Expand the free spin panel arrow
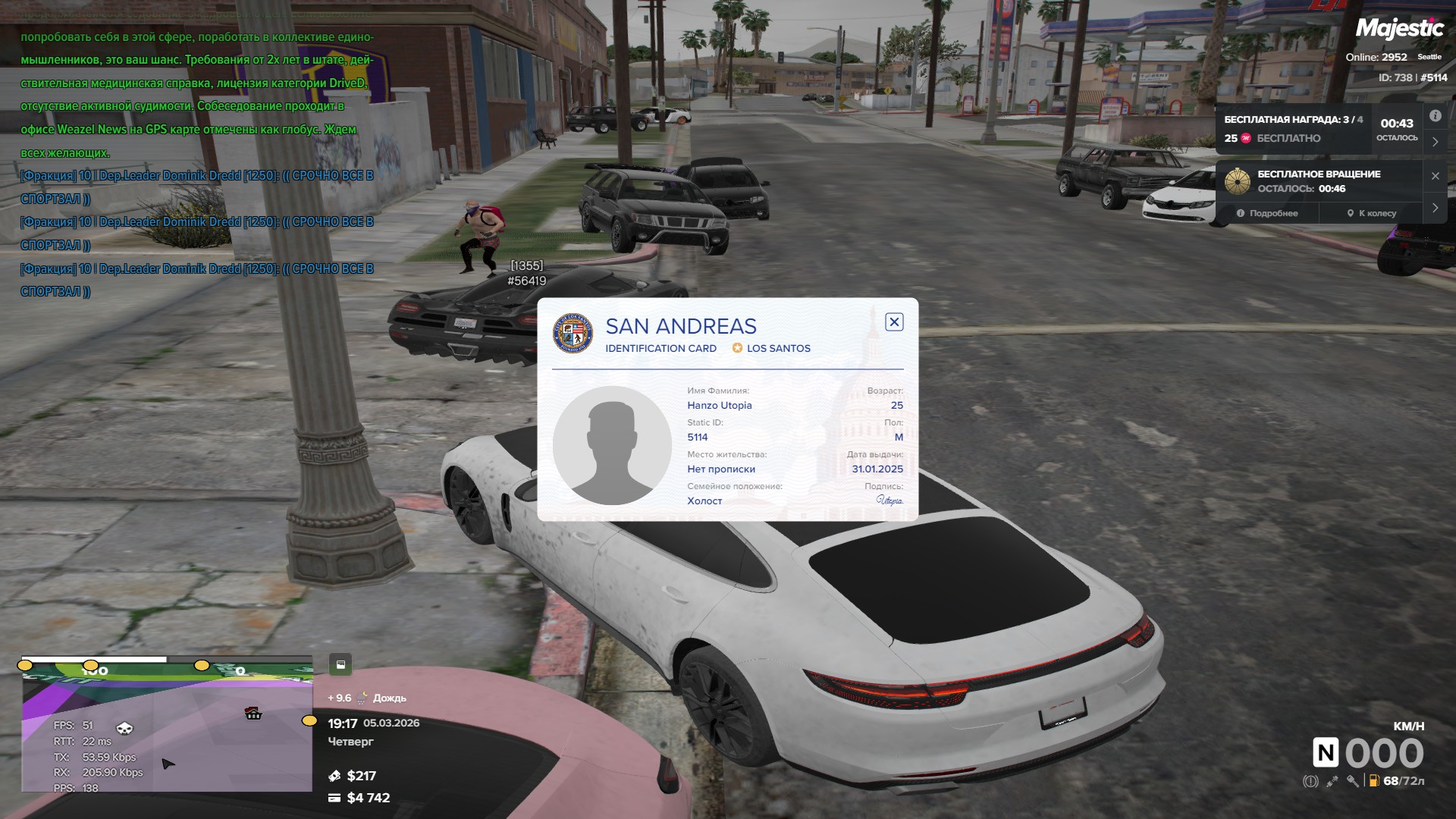This screenshot has height=819, width=1456. (1435, 208)
